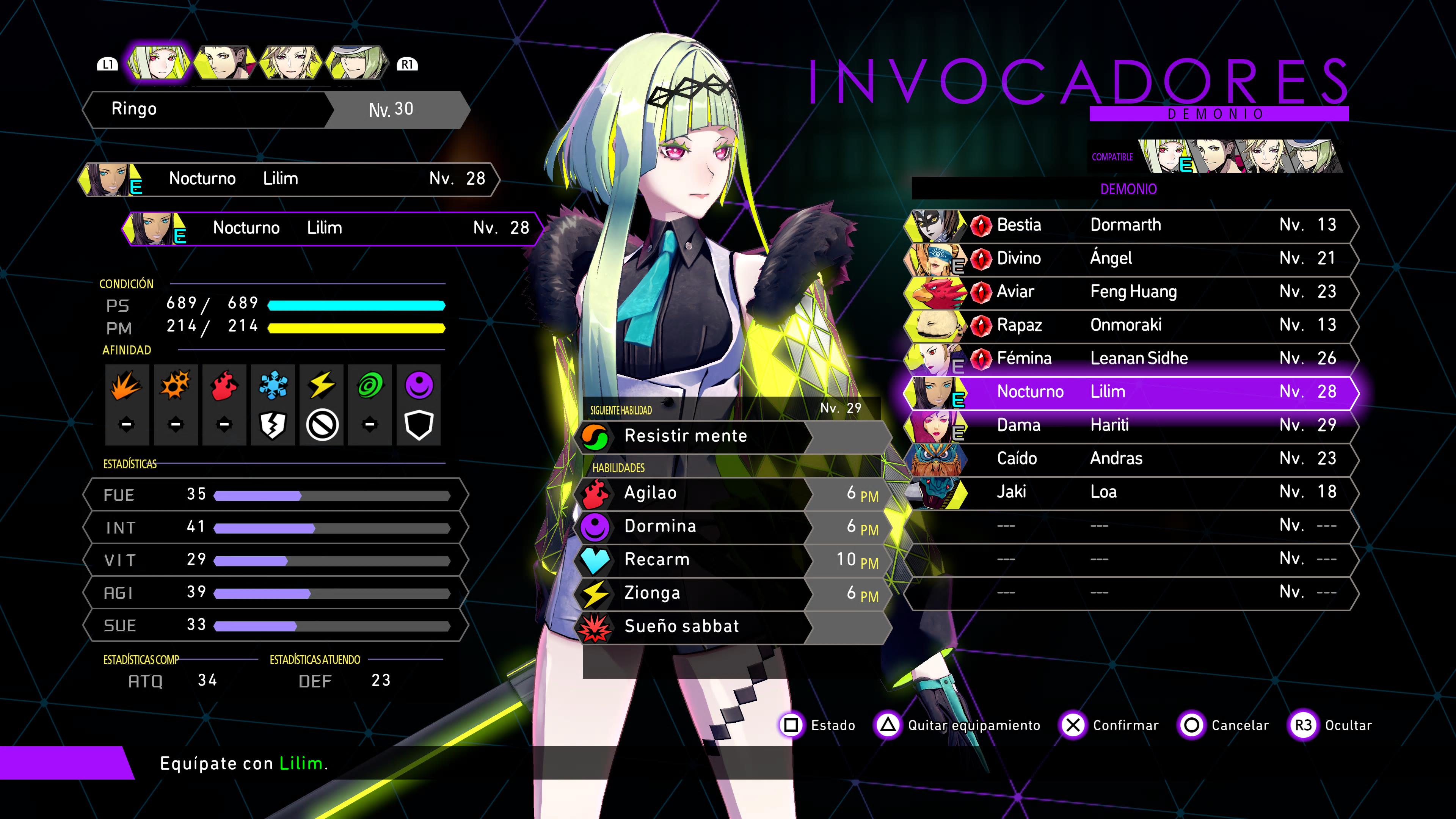Viewport: 1456px width, 819px height.
Task: Select the Sueño sabbat skill entry
Action: click(x=729, y=627)
